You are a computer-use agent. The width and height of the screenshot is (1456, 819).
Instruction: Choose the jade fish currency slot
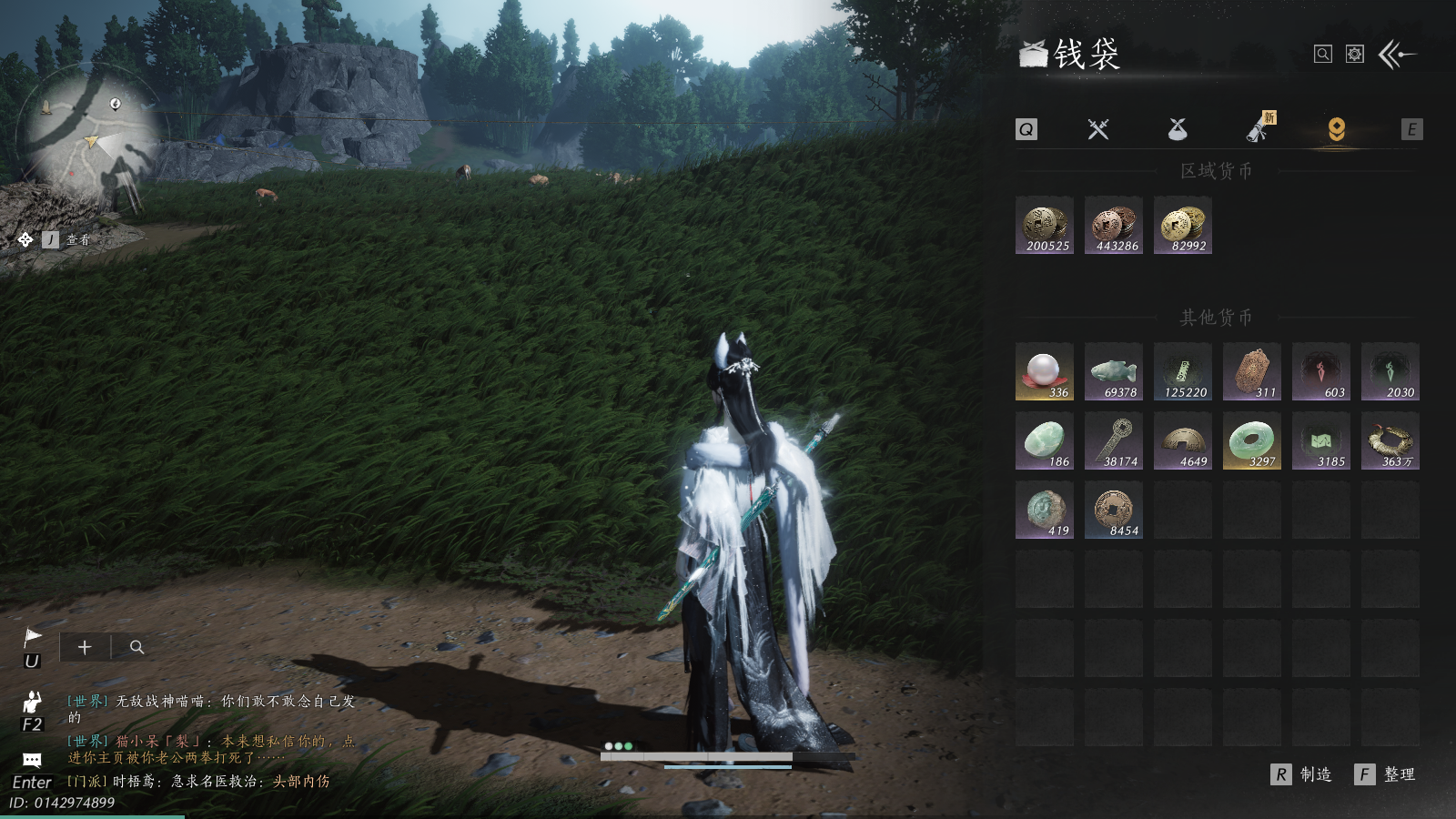coord(1114,371)
